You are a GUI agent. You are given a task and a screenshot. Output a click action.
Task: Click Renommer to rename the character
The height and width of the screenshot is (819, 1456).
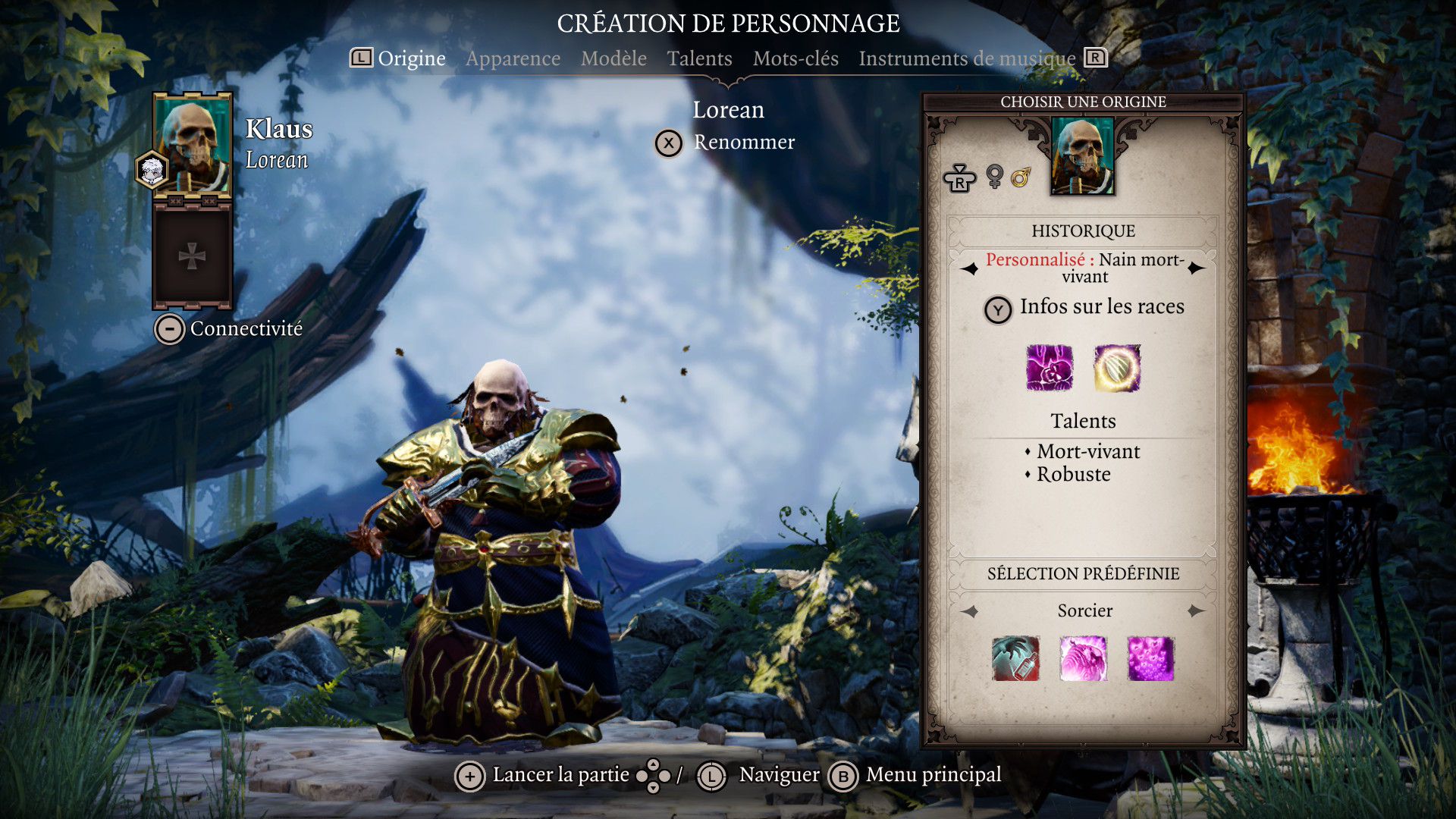coord(743,143)
